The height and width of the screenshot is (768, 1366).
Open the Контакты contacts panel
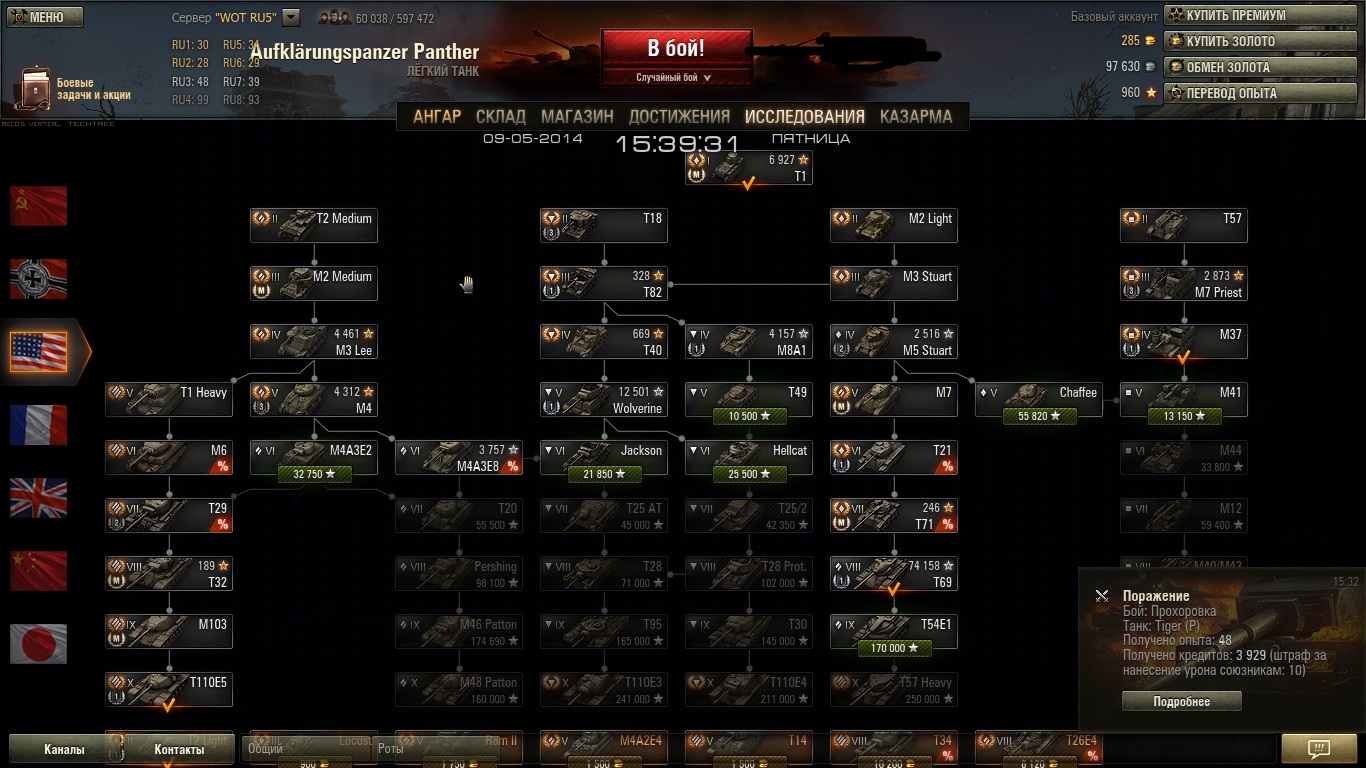coord(179,749)
